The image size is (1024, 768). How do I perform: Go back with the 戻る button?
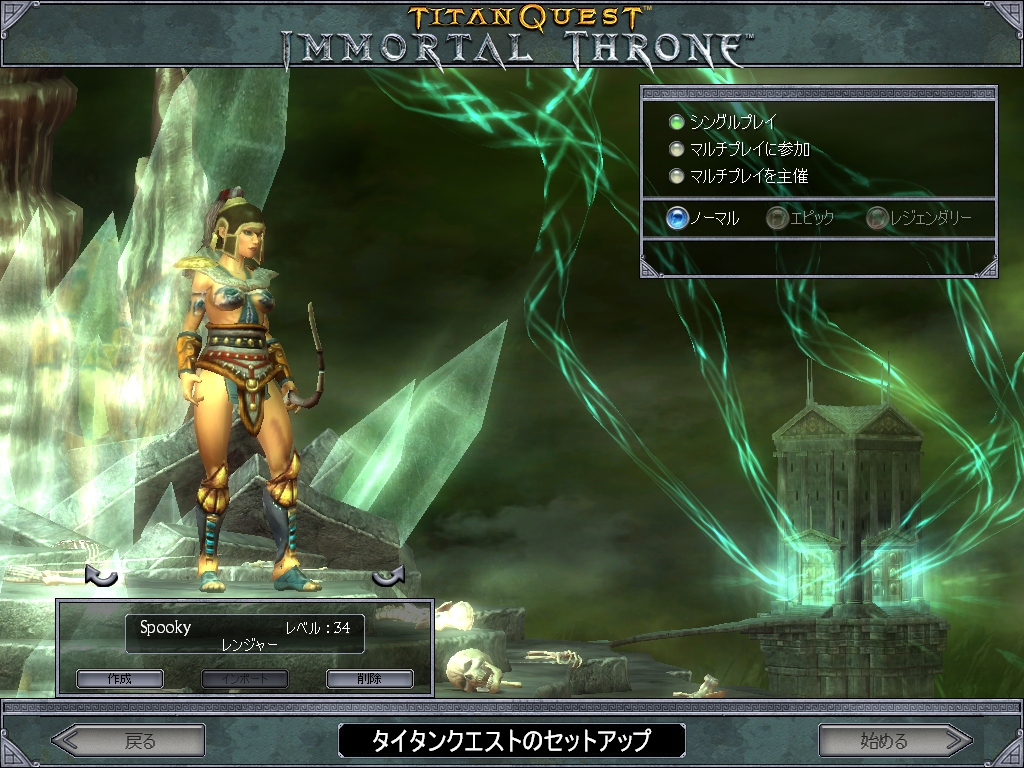coord(129,741)
